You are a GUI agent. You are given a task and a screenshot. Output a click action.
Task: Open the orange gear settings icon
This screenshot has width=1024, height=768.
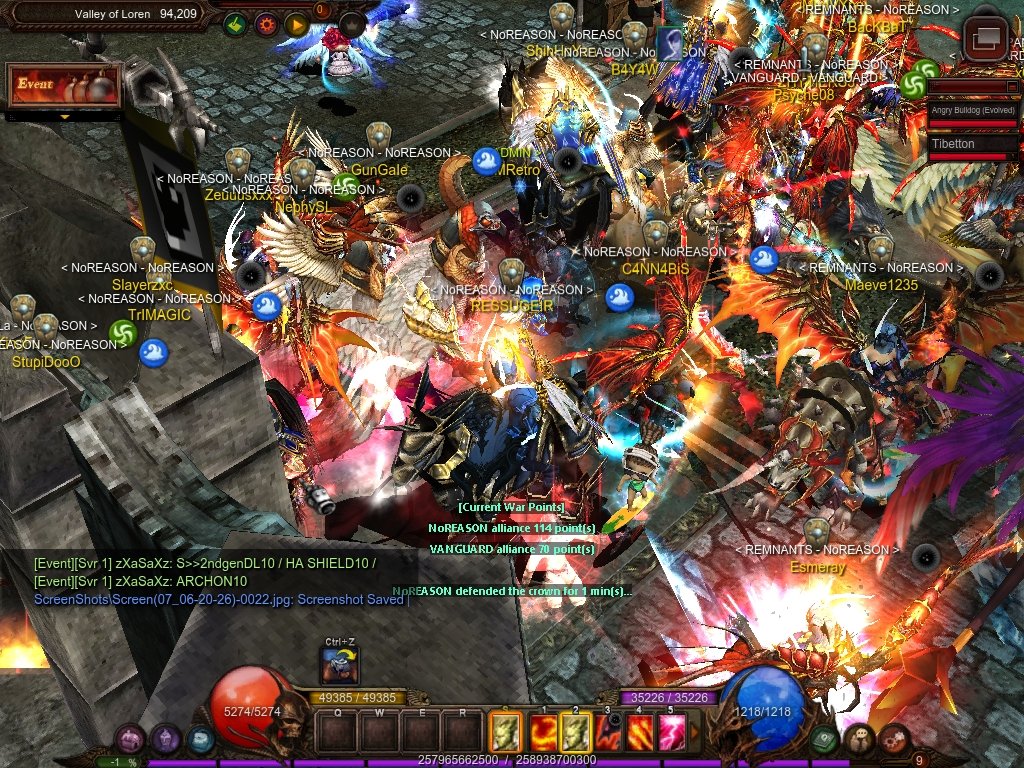[268, 24]
